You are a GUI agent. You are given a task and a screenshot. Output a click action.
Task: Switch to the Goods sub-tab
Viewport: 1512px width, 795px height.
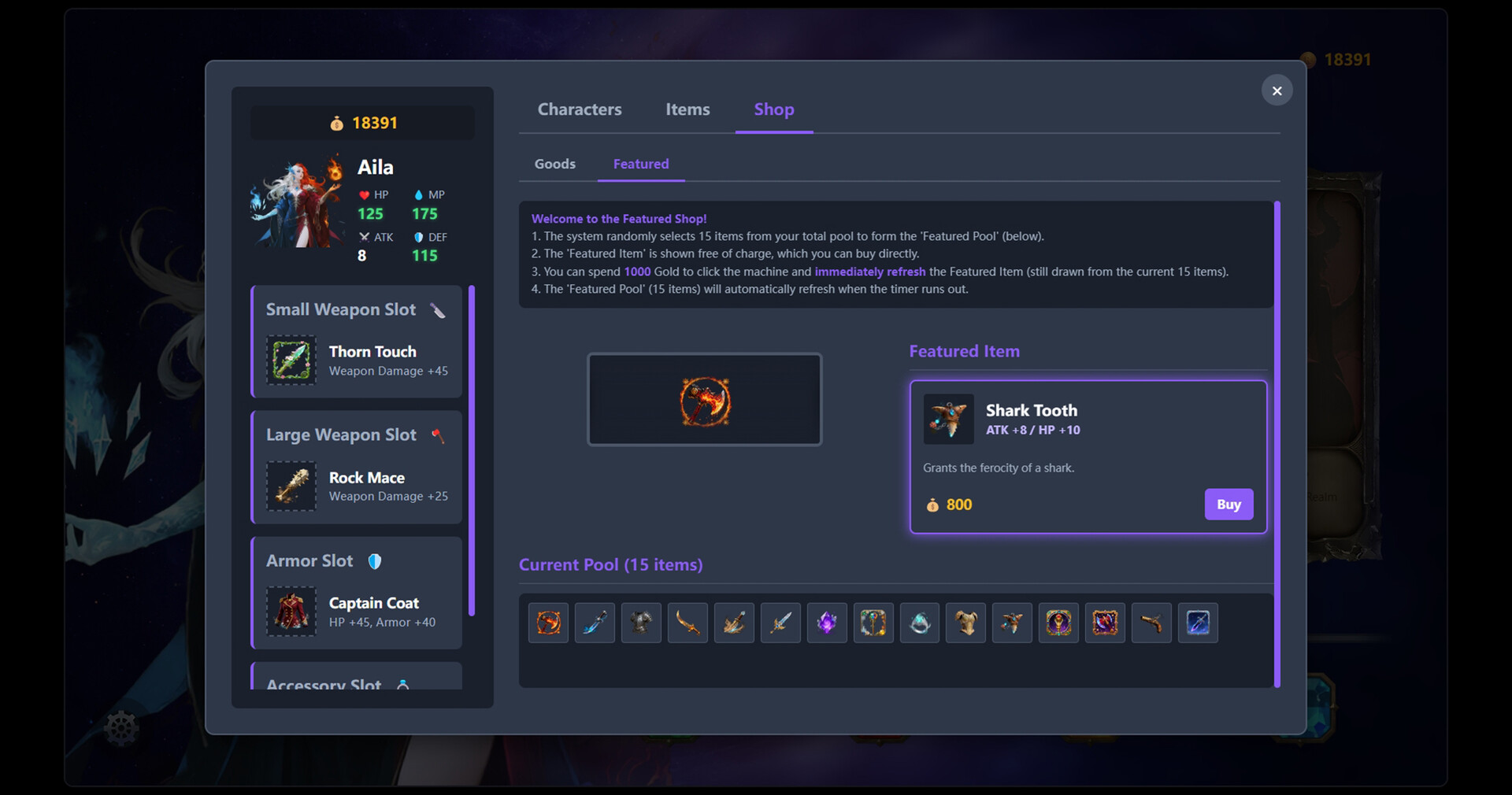tap(554, 164)
